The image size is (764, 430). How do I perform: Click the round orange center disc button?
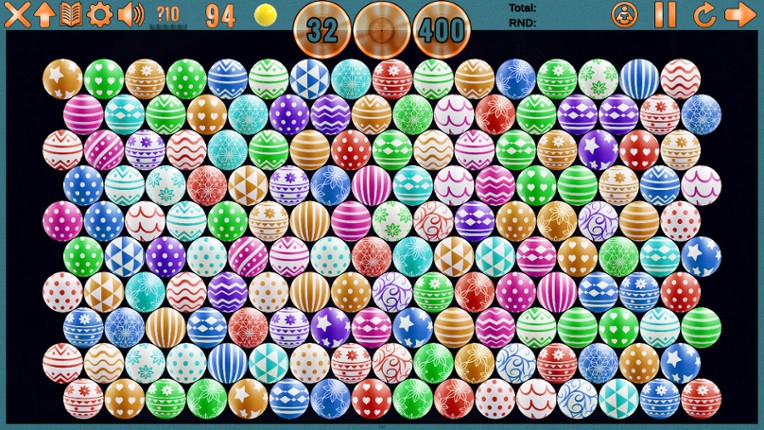[382, 30]
